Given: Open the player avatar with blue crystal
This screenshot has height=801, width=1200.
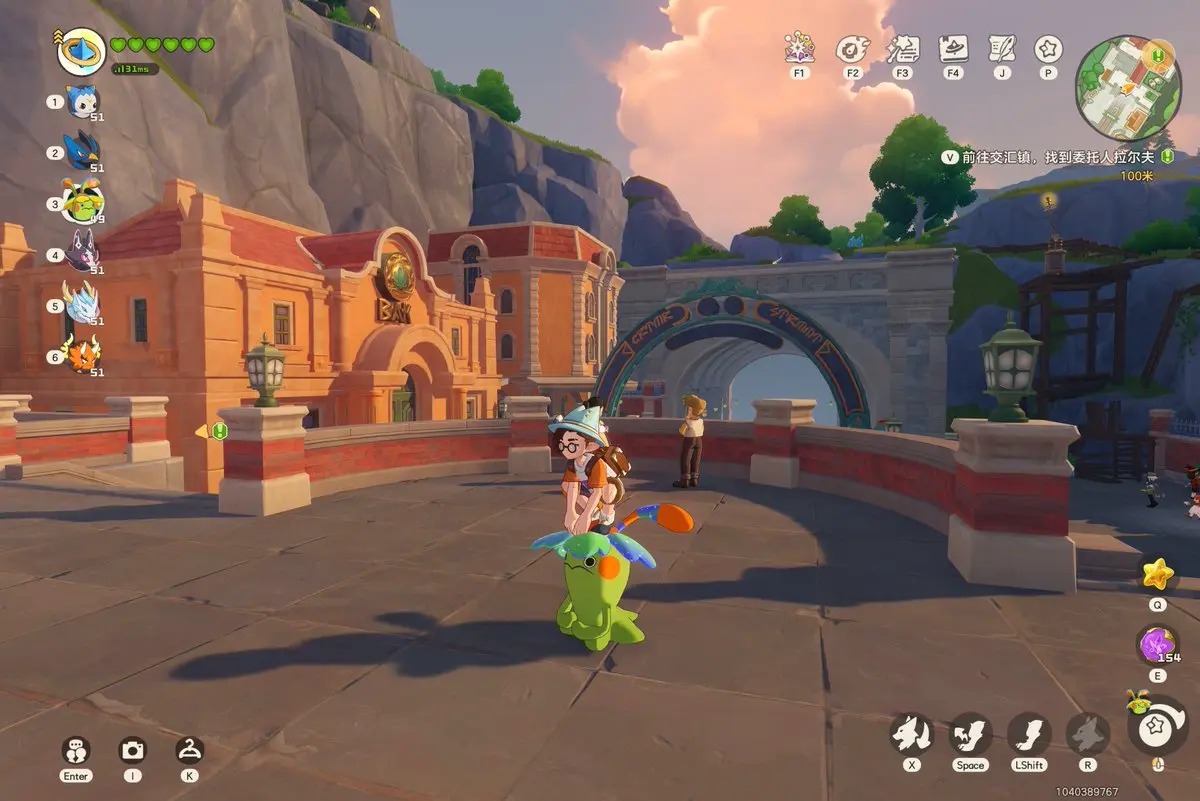Looking at the screenshot, I should [x=81, y=51].
